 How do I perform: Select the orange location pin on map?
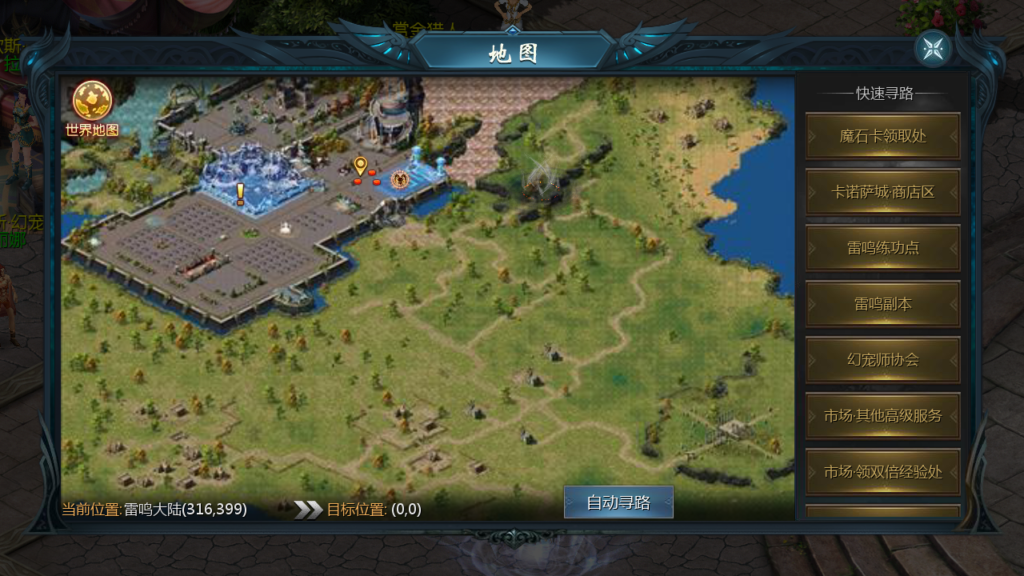coord(360,166)
